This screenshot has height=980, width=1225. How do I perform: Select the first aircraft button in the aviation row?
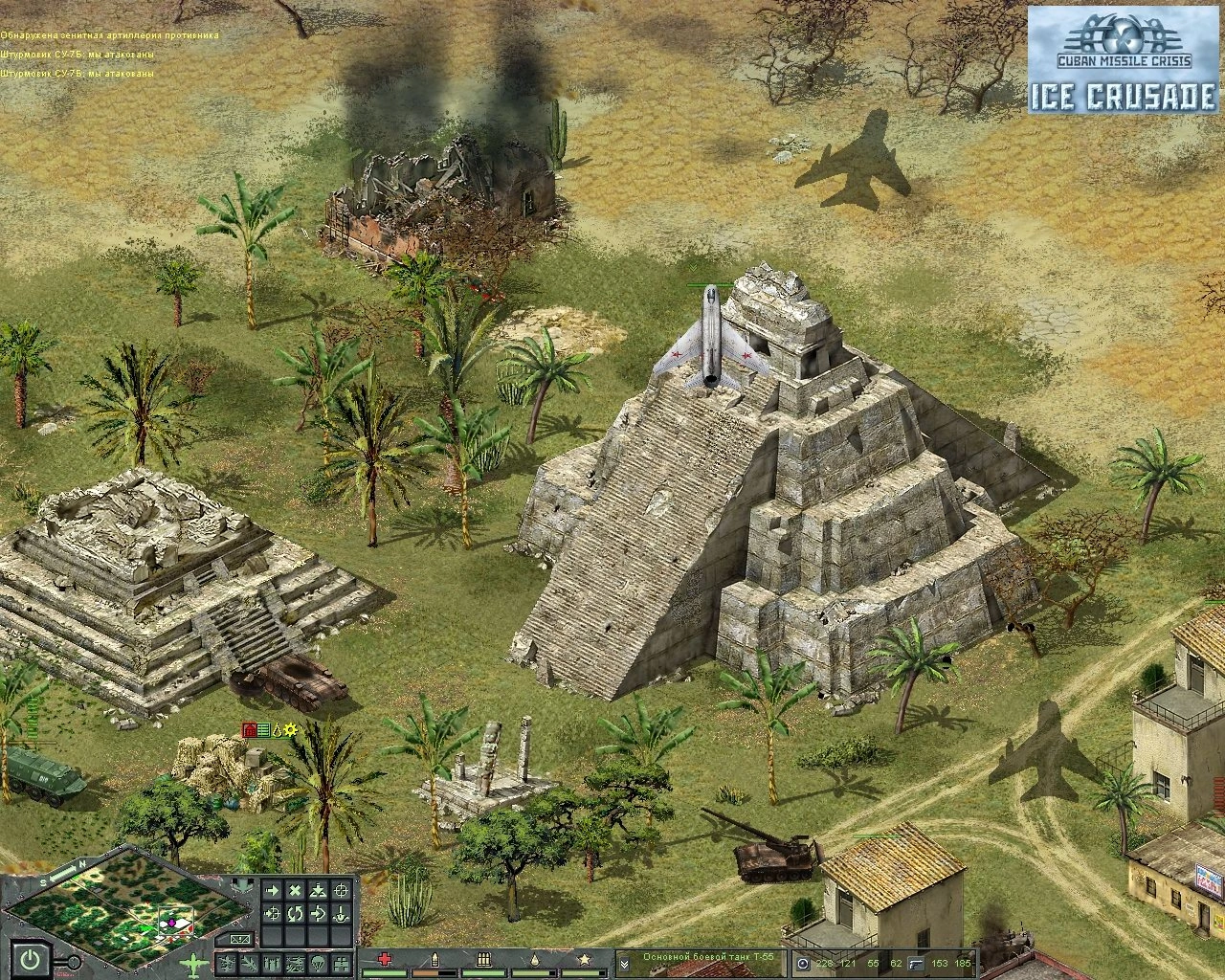click(x=226, y=961)
